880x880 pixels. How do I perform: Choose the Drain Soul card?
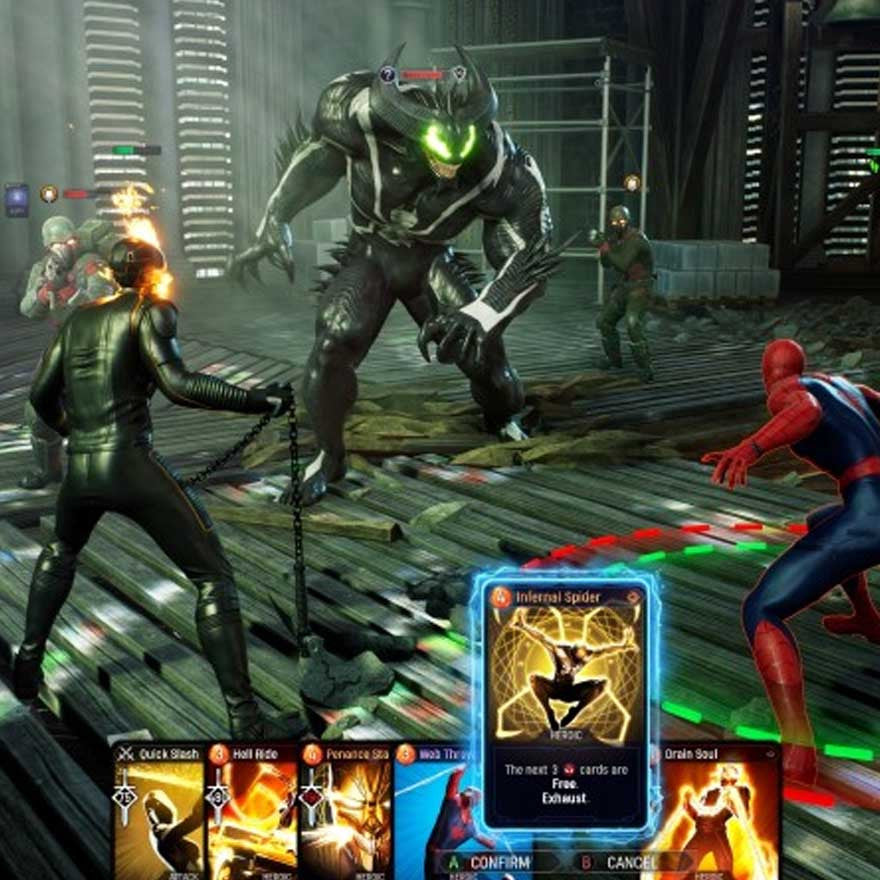pos(718,810)
